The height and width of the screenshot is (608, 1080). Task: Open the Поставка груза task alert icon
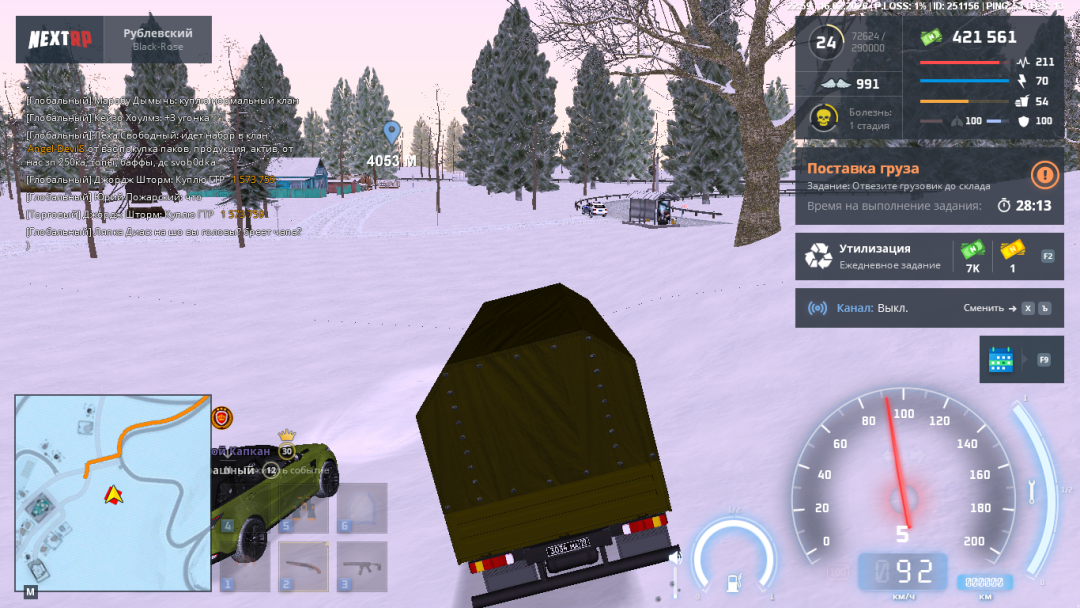(1045, 176)
